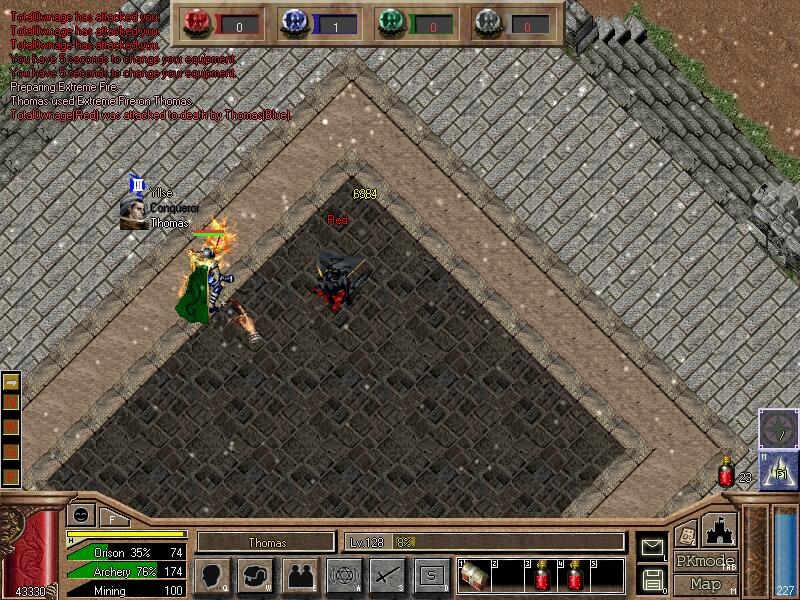This screenshot has height=600, width=800.
Task: Open the mail envelope icon
Action: point(652,546)
